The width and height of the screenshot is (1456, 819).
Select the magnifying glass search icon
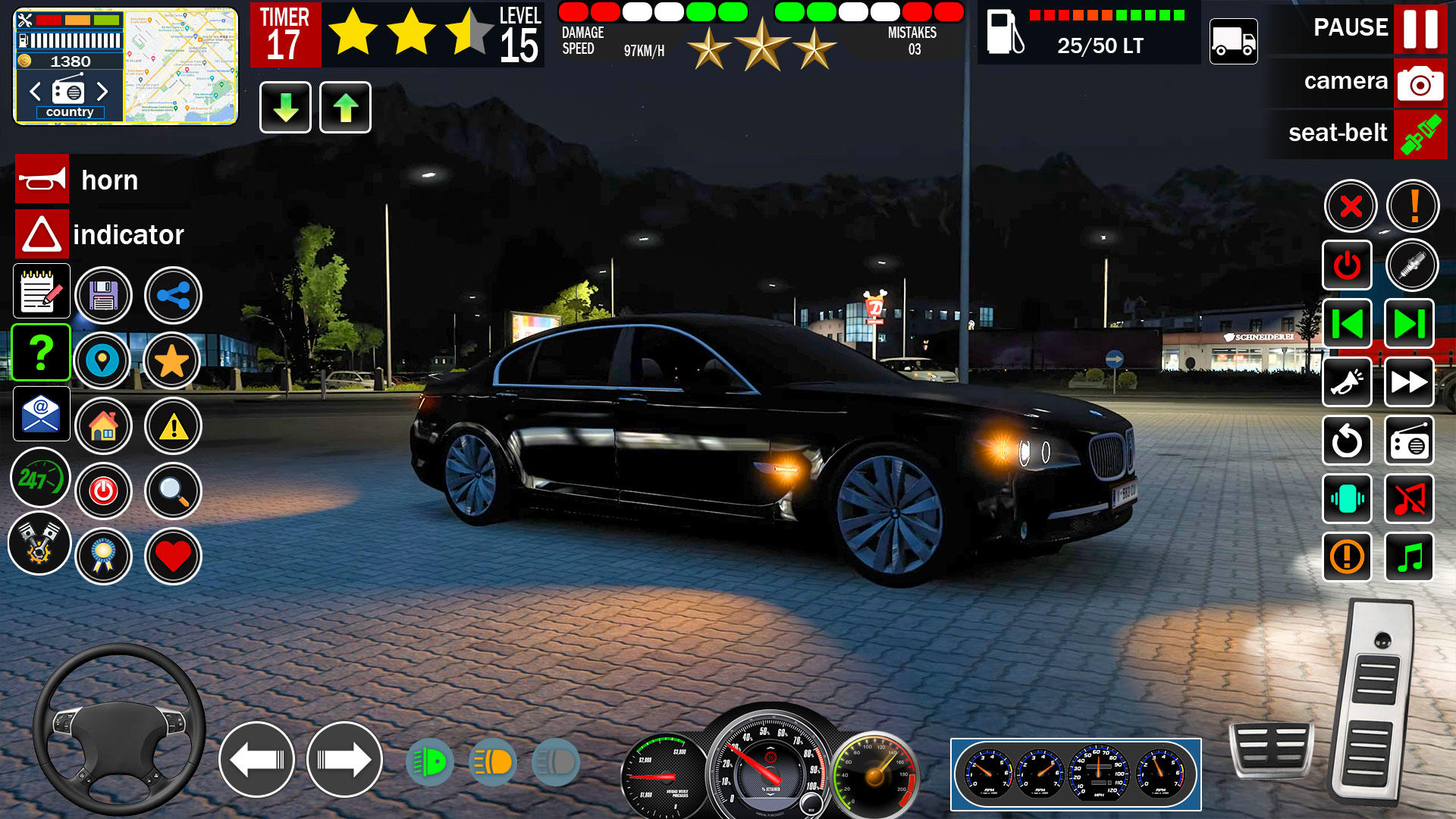tap(173, 491)
